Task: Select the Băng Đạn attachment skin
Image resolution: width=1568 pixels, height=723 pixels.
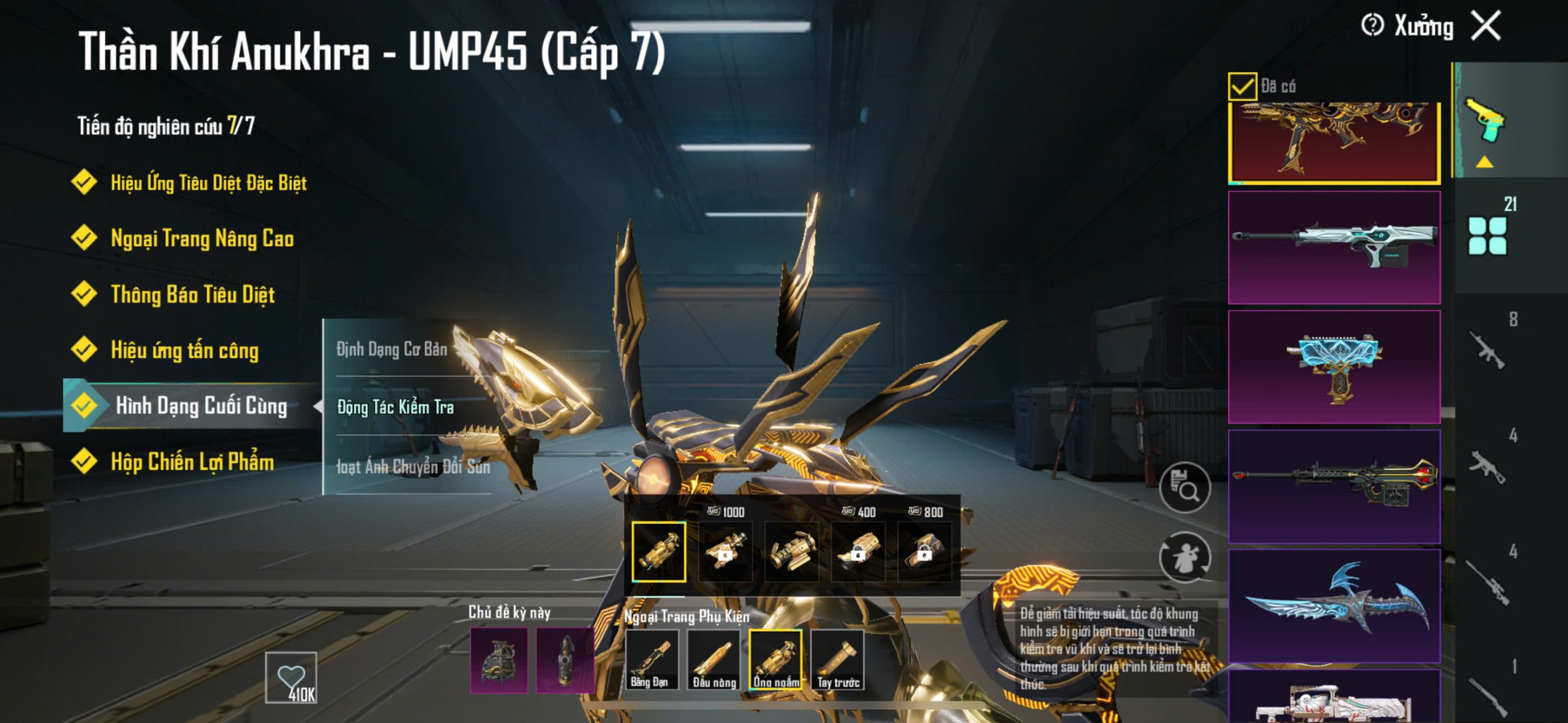Action: [x=650, y=659]
